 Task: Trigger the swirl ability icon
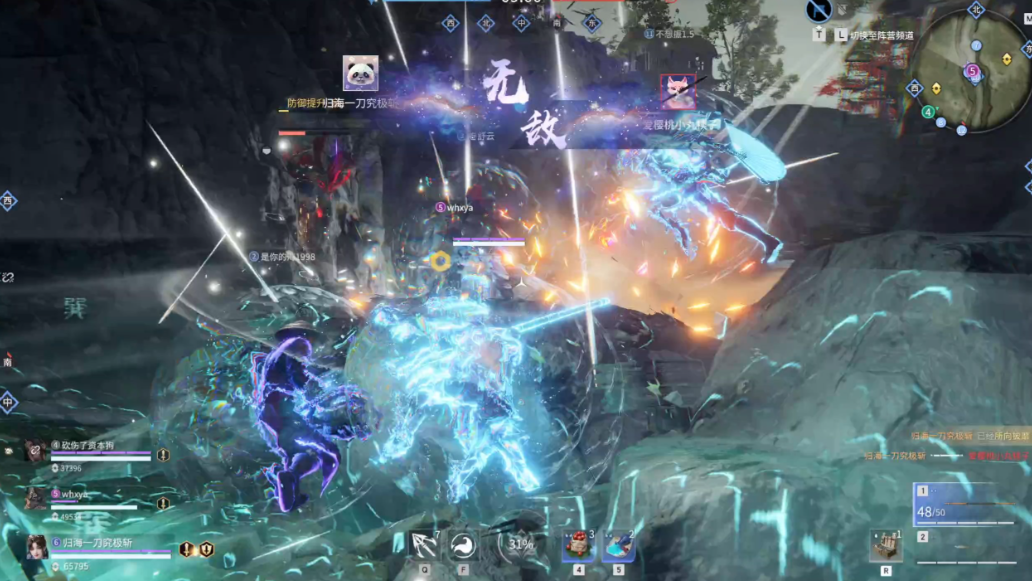tap(462, 545)
